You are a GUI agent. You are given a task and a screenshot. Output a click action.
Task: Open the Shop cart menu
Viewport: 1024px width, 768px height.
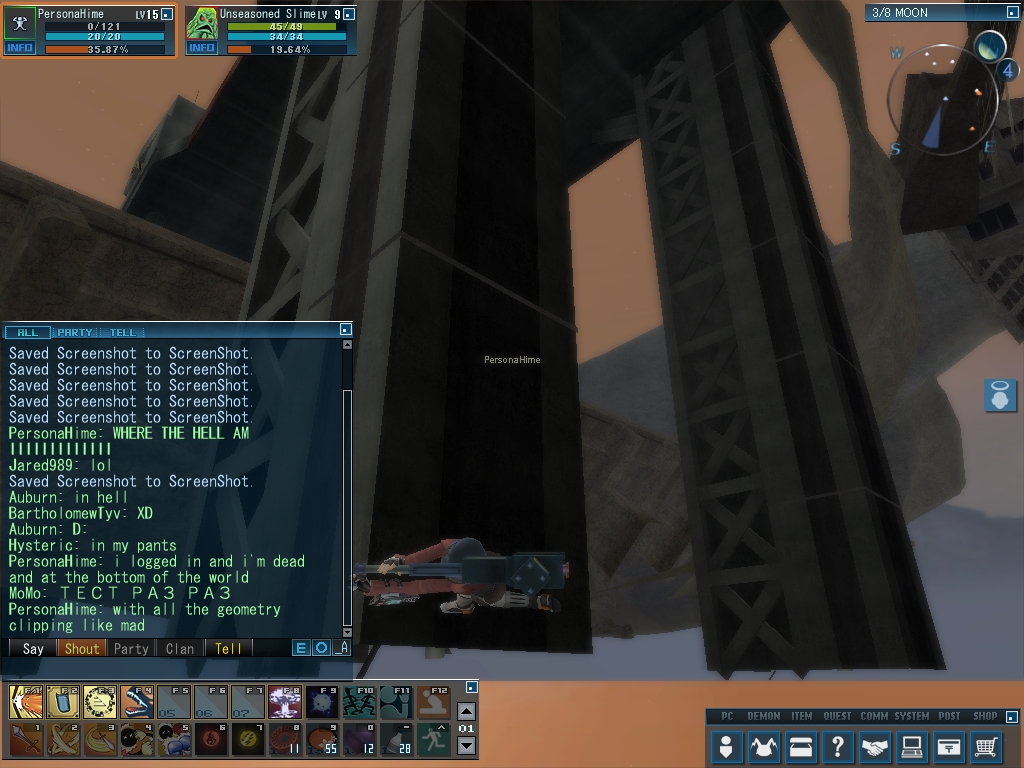pos(985,746)
